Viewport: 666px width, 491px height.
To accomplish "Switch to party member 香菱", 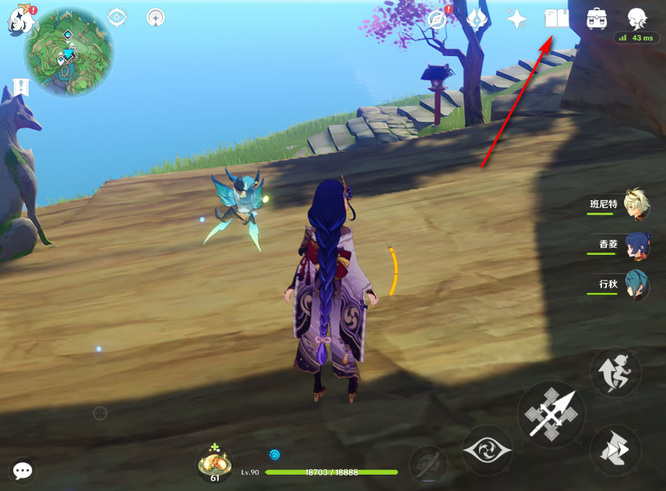I will (636, 245).
